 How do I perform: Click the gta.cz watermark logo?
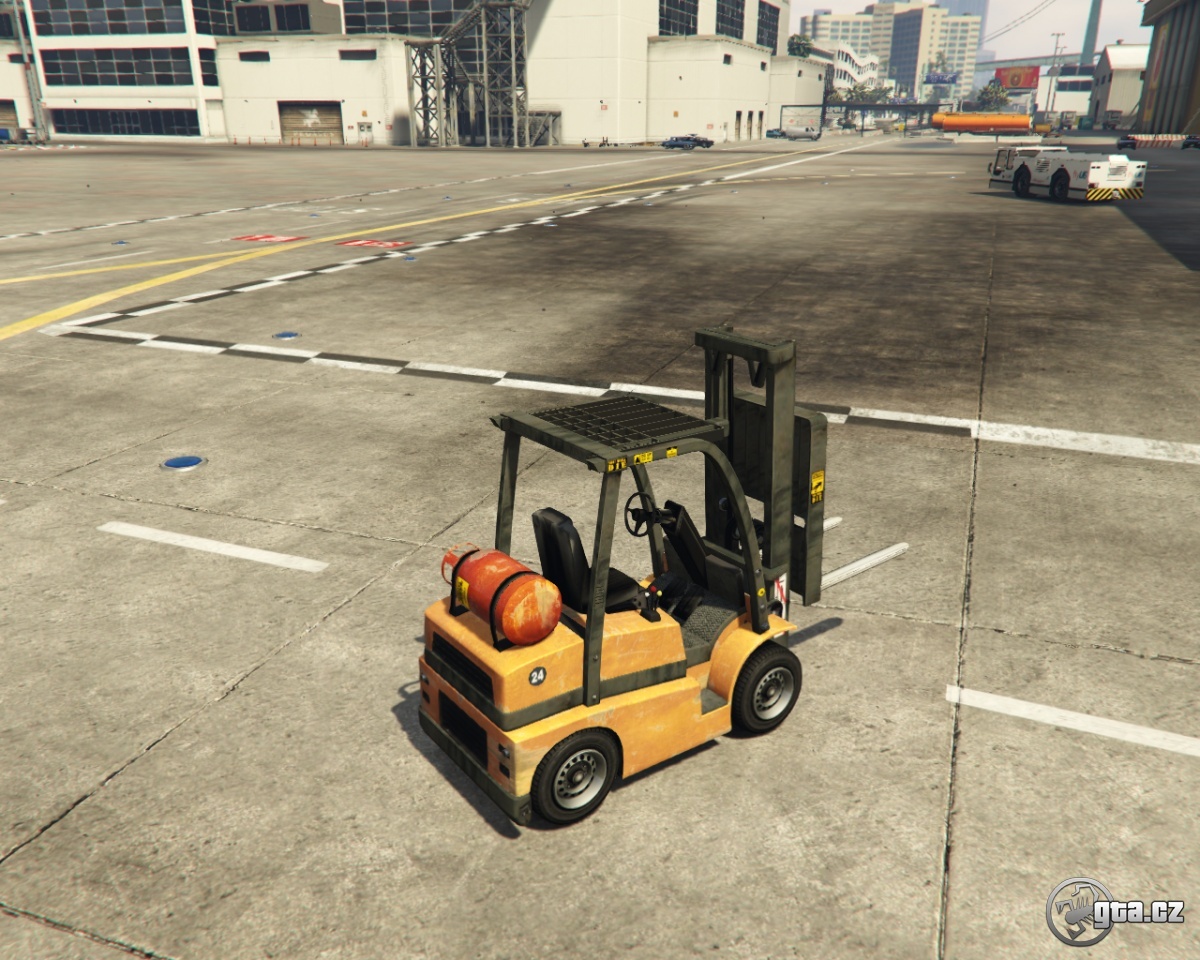point(1114,911)
